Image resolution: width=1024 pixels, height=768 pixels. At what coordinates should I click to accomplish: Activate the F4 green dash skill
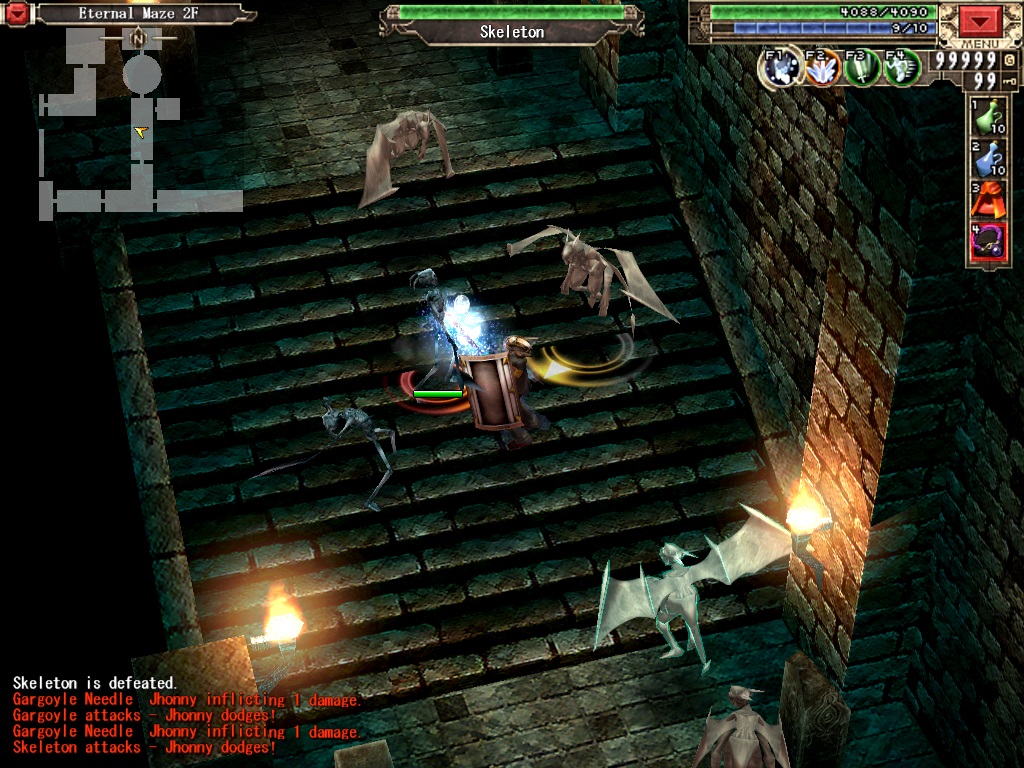902,68
